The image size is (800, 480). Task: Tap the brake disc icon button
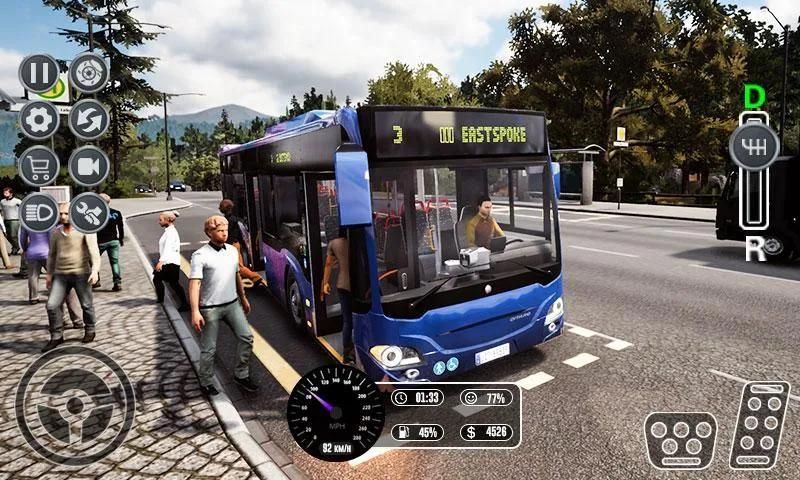point(89,73)
